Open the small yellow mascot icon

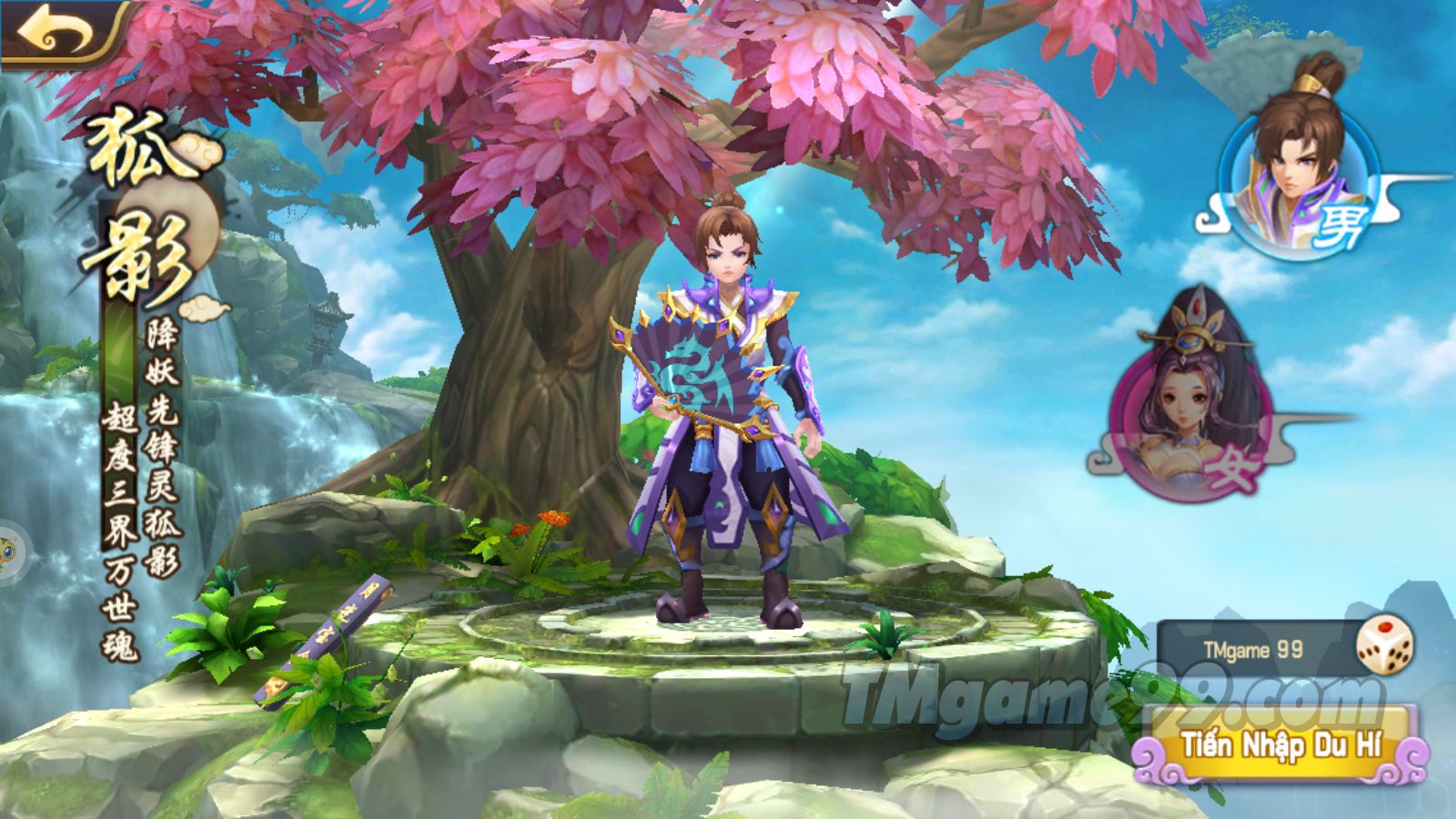(8, 551)
